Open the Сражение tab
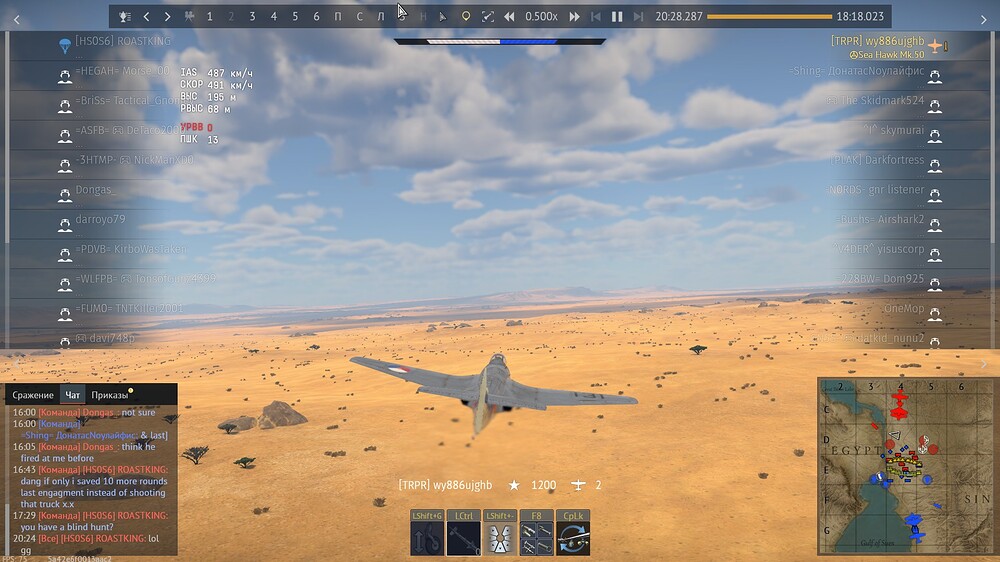 click(33, 395)
